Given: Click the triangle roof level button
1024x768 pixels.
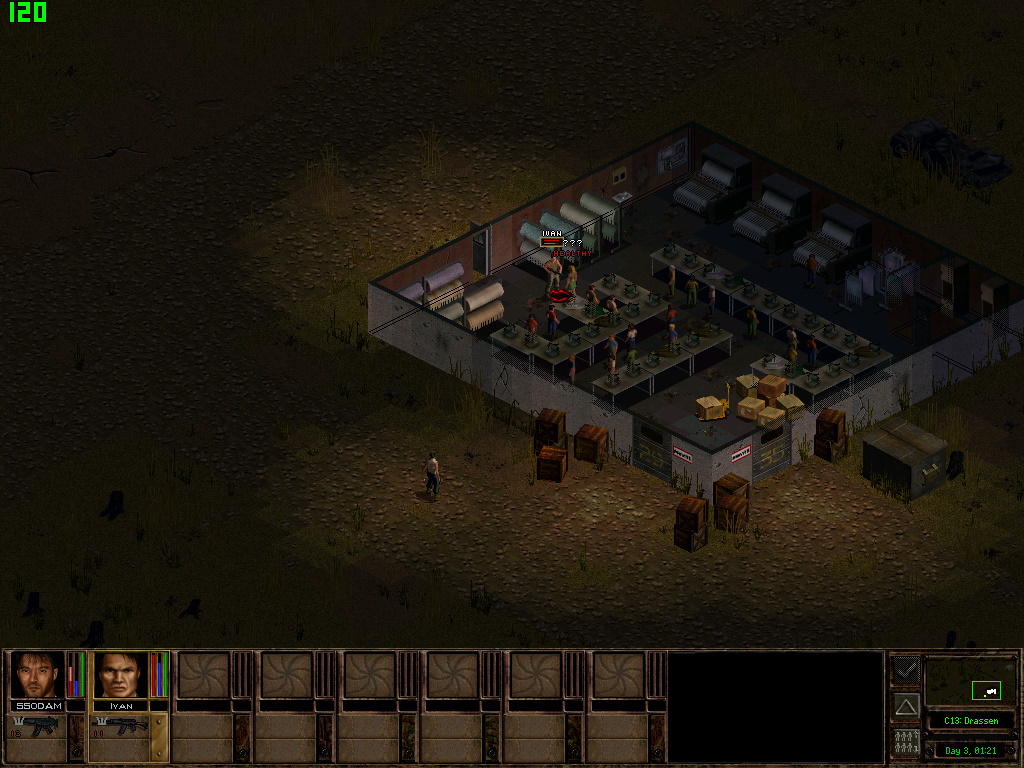Looking at the screenshot, I should (x=906, y=706).
